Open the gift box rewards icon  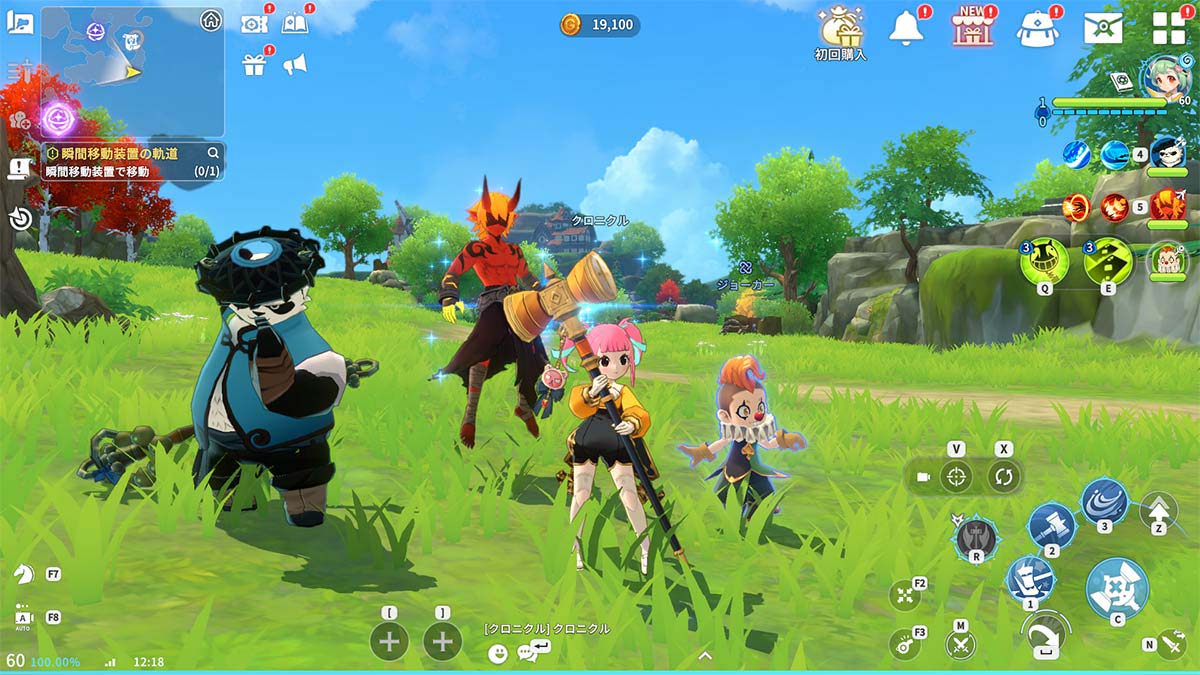[x=253, y=65]
